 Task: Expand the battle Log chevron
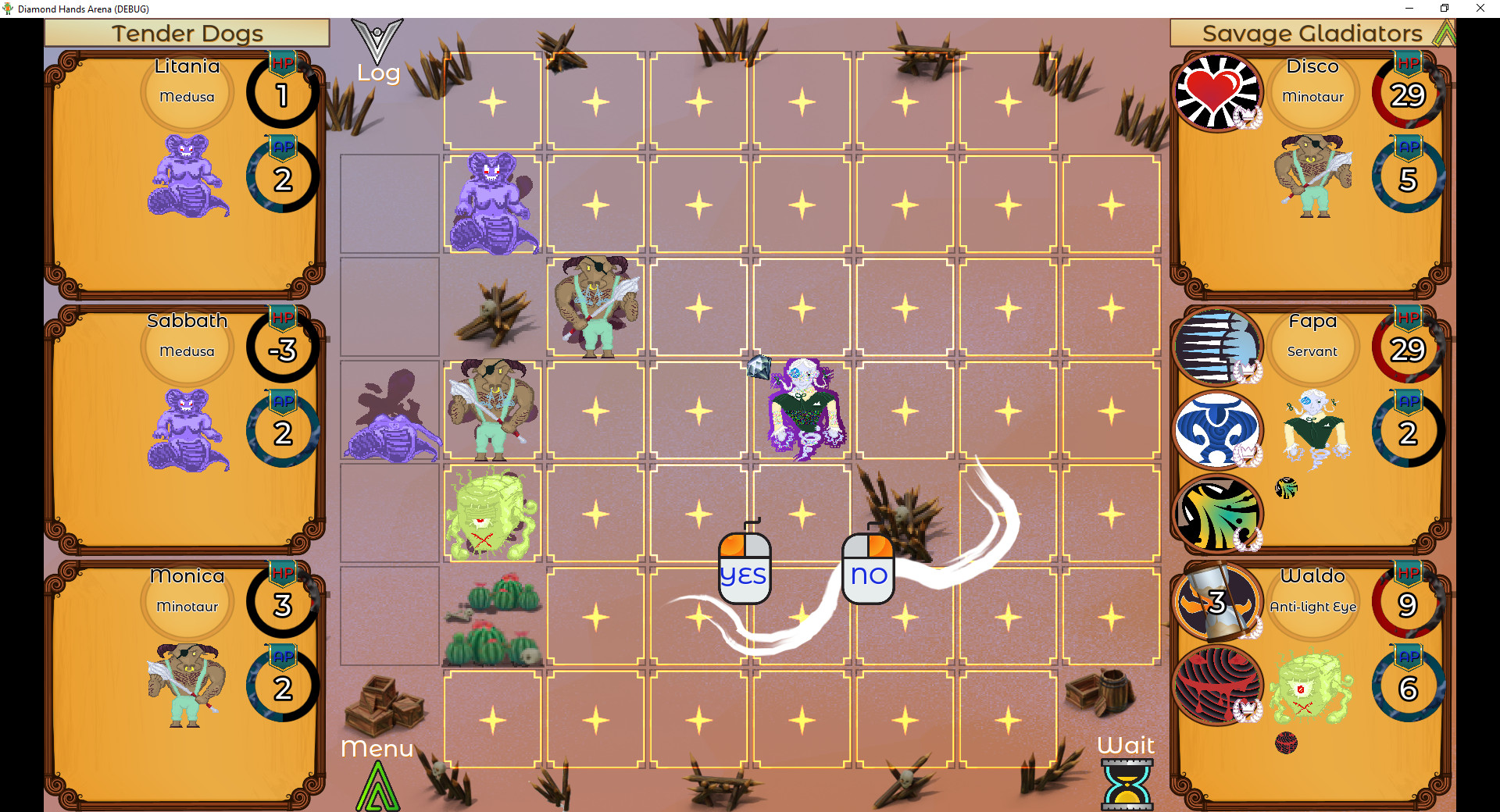pos(378,41)
